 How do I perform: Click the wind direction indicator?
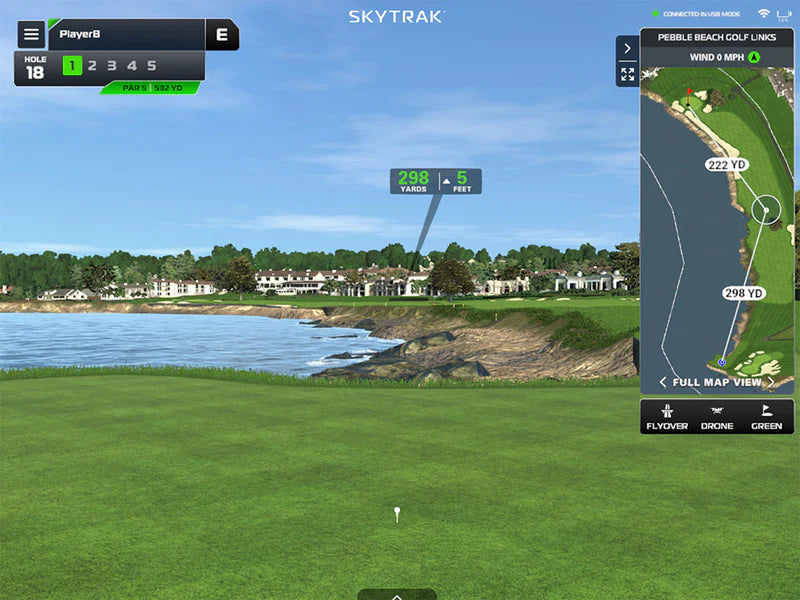click(x=754, y=57)
